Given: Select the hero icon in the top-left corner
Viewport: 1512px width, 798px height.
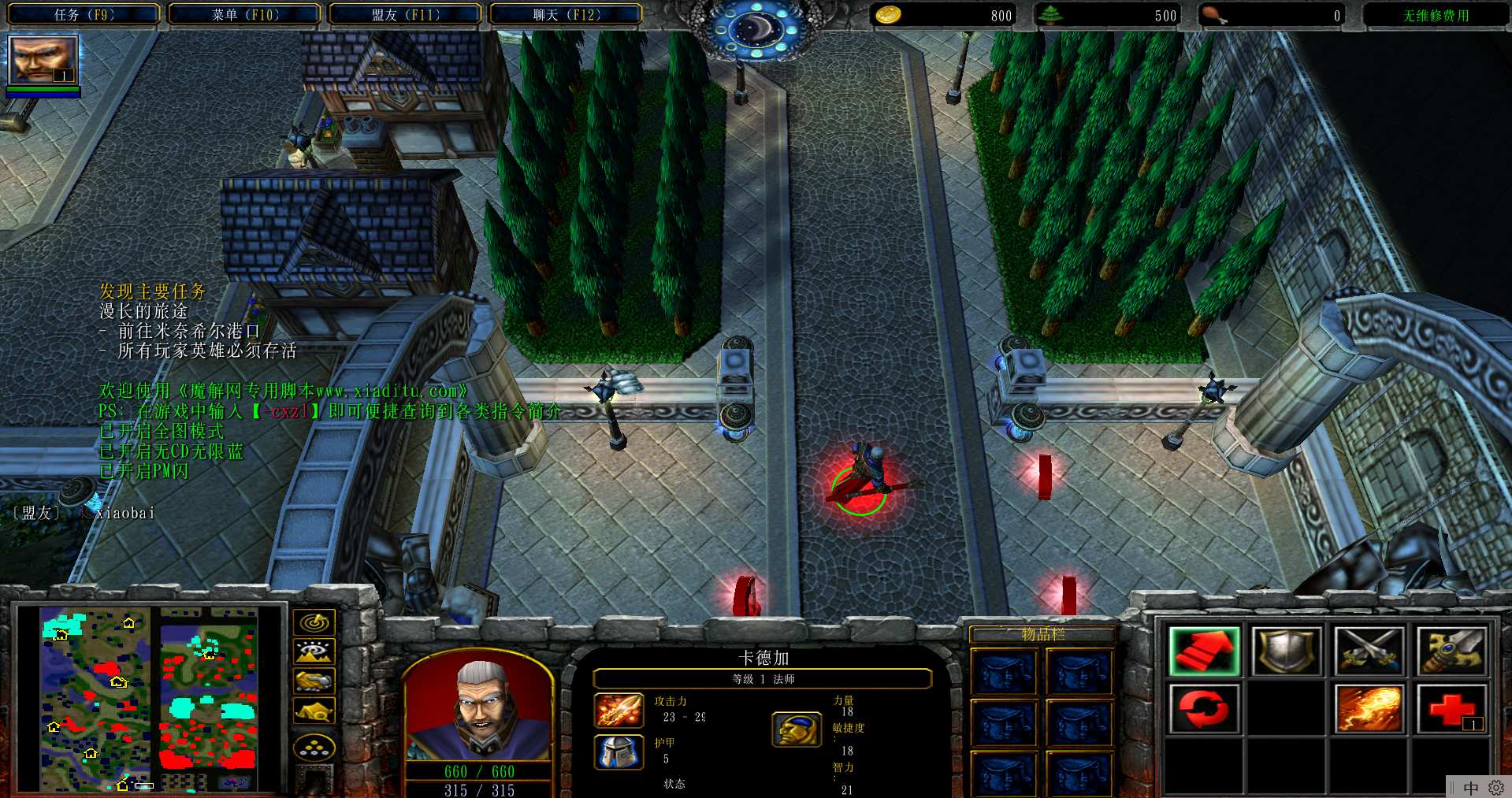Looking at the screenshot, I should 43,59.
